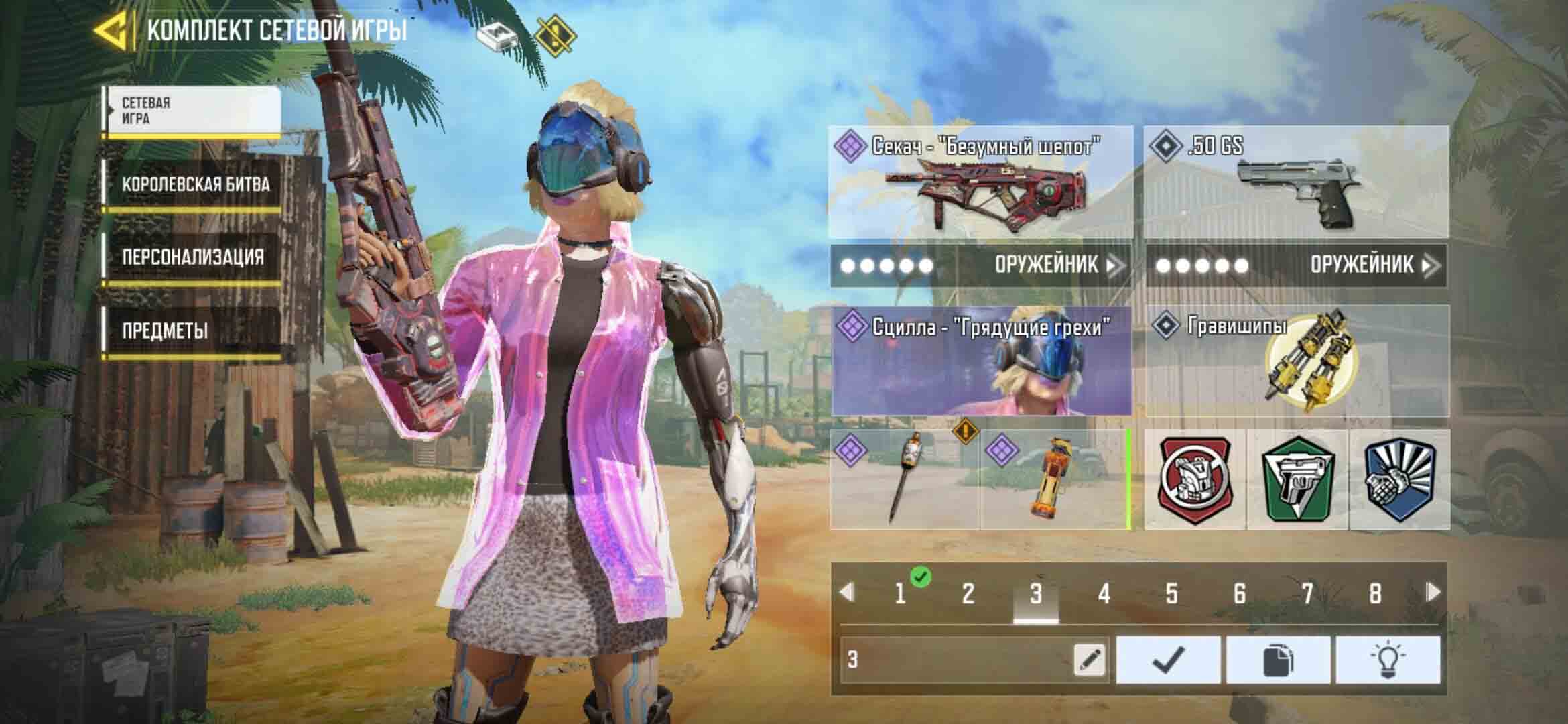Rename loadout using the pencil edit icon
Image resolution: width=1568 pixels, height=724 pixels.
(1089, 660)
